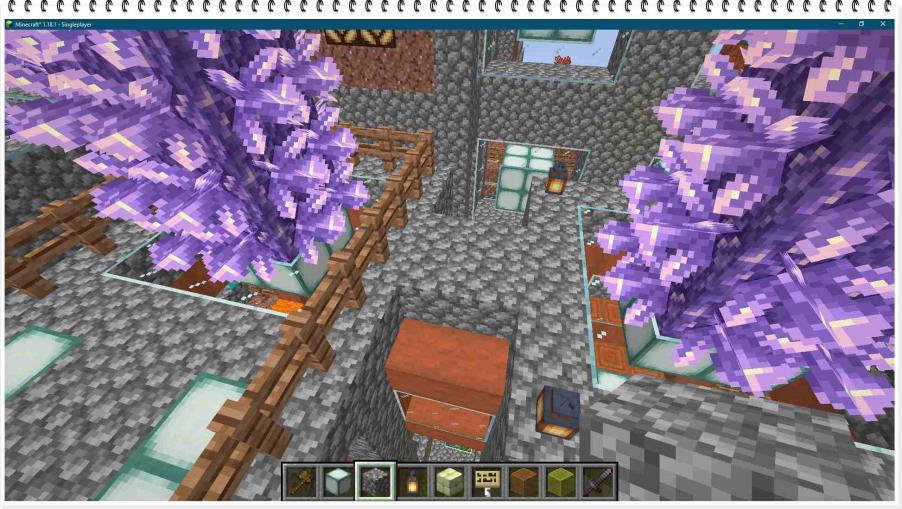Select the golden shovel hotbar slot
902x509 pixels.
coord(300,482)
